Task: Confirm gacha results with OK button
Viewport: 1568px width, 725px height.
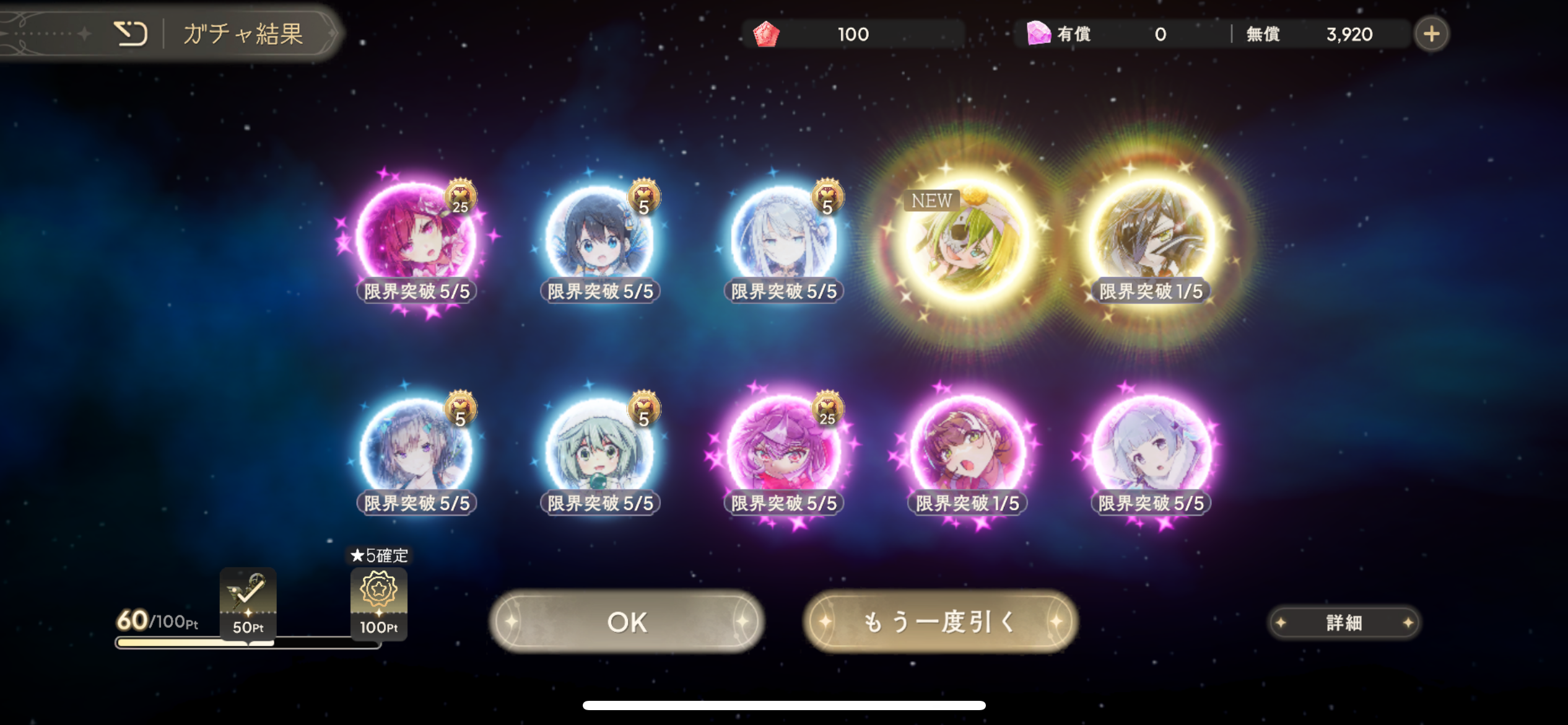Action: click(627, 622)
